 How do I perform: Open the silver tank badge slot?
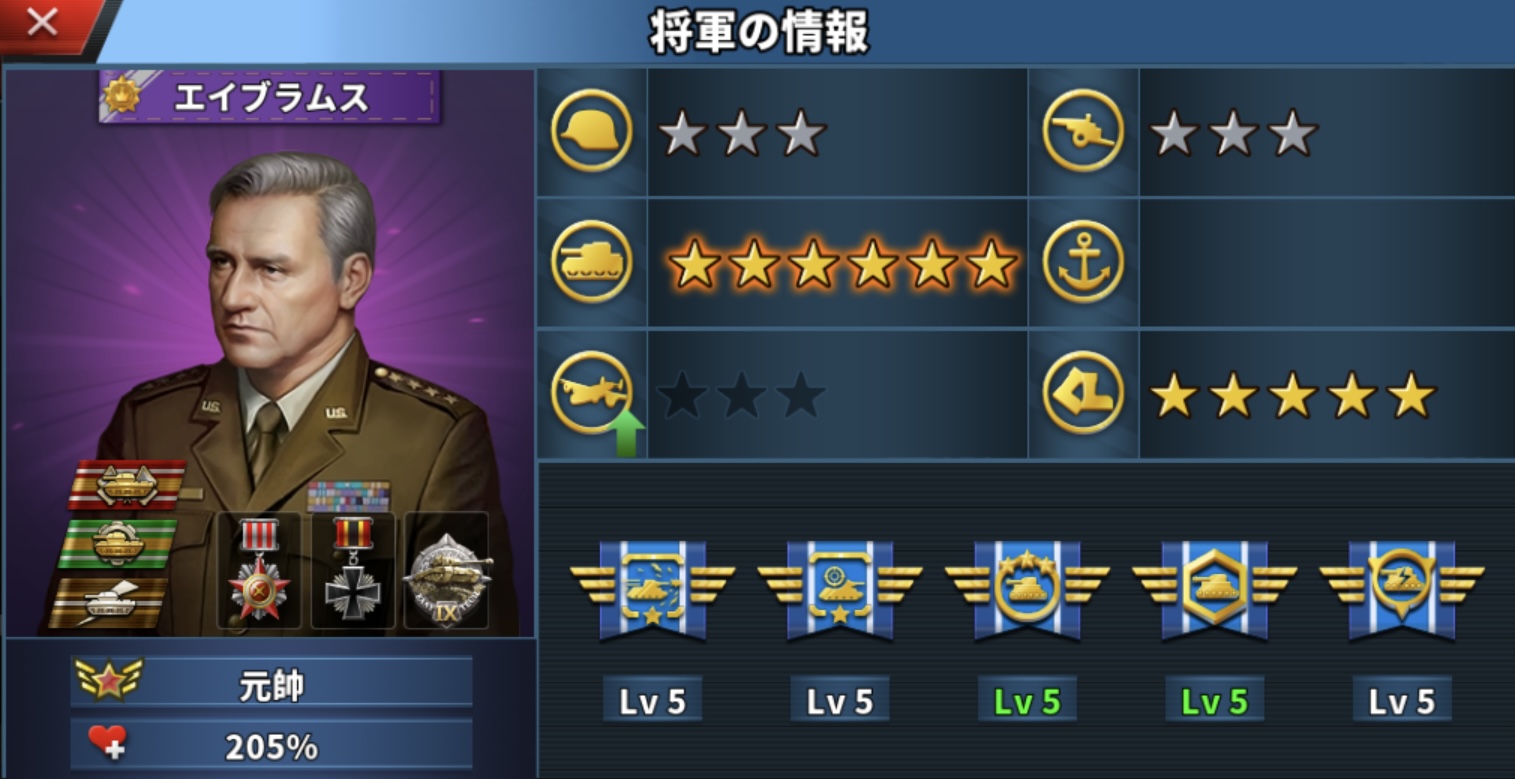446,571
